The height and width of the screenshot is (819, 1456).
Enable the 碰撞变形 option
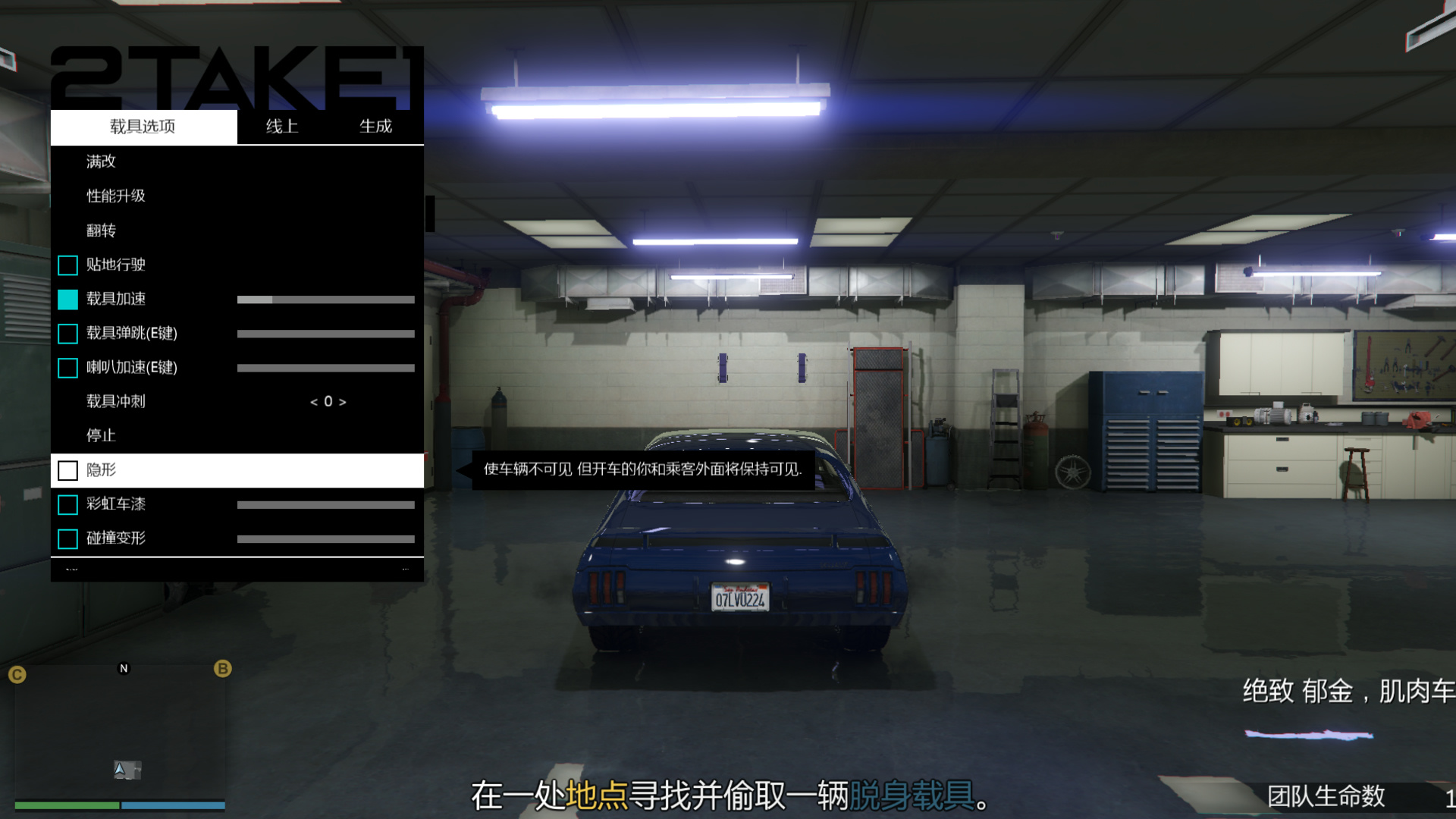(x=67, y=538)
